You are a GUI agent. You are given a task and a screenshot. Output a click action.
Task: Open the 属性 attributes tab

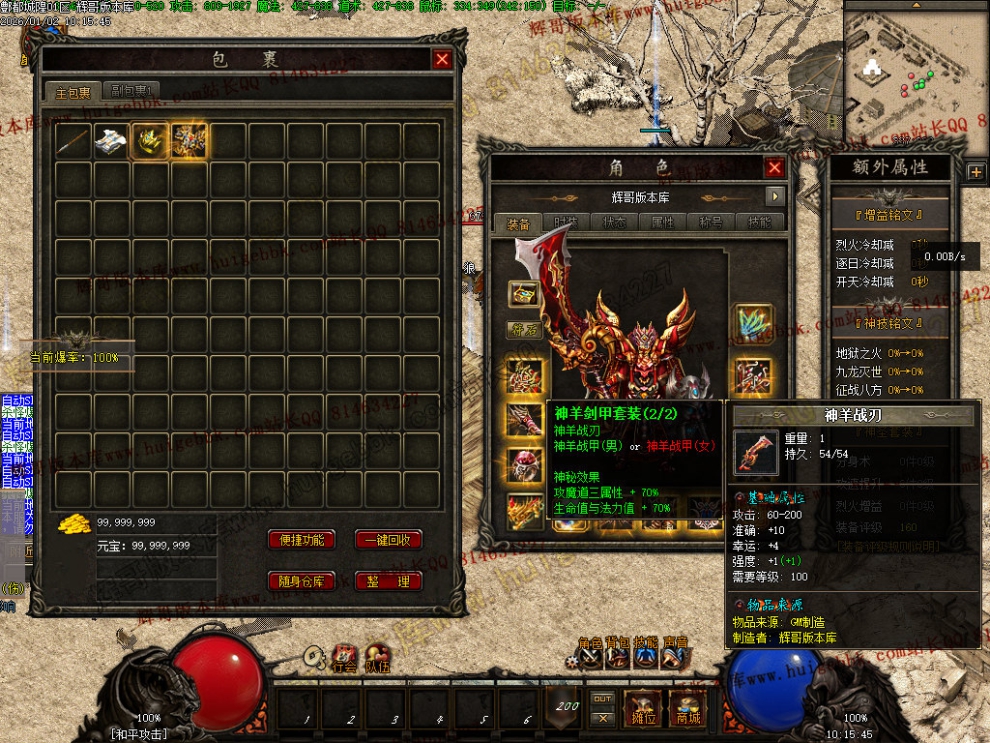663,222
